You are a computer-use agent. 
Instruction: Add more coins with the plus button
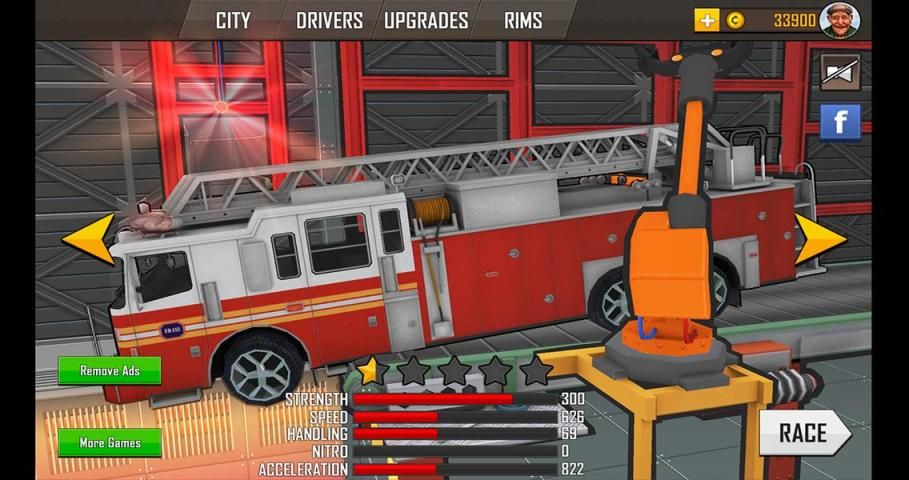[707, 20]
